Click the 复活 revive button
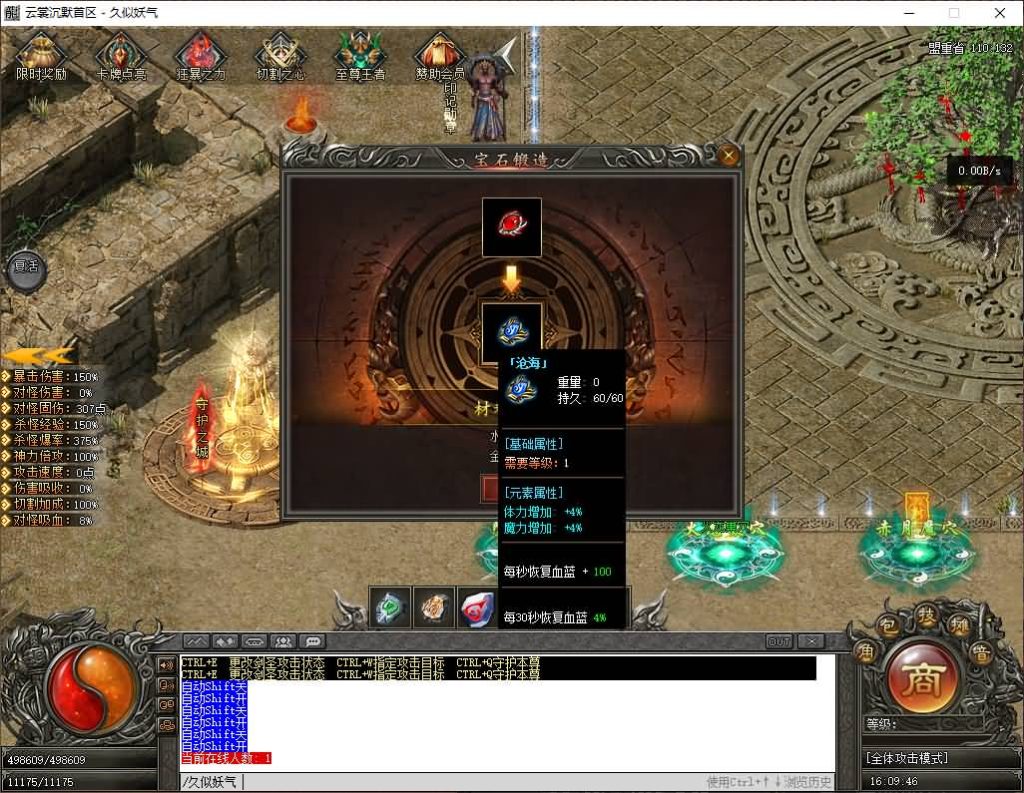Screen dimensions: 1024x793 [x=26, y=267]
